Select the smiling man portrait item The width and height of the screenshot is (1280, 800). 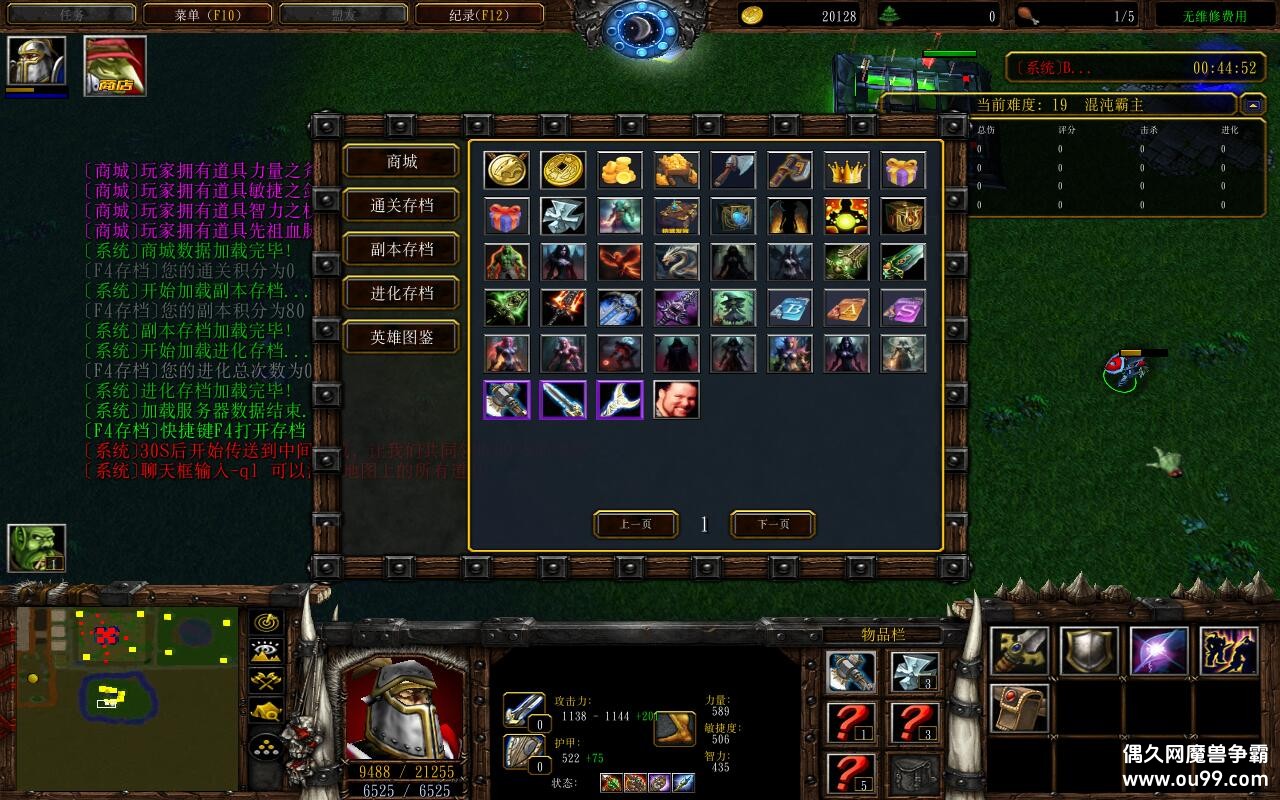click(x=677, y=399)
